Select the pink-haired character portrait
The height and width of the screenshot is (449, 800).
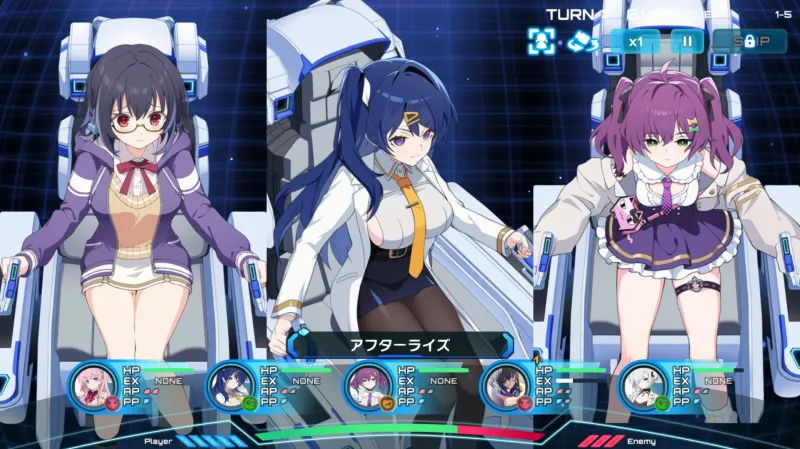click(x=94, y=386)
